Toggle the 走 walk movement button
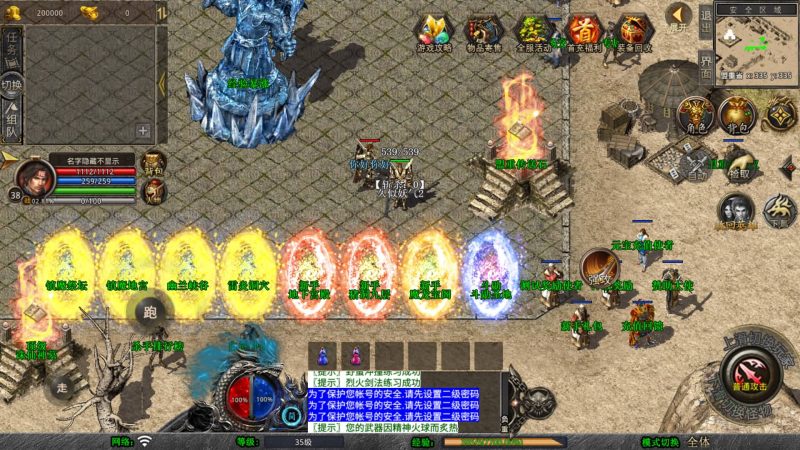Screen dimensions: 800x450 tap(63, 388)
